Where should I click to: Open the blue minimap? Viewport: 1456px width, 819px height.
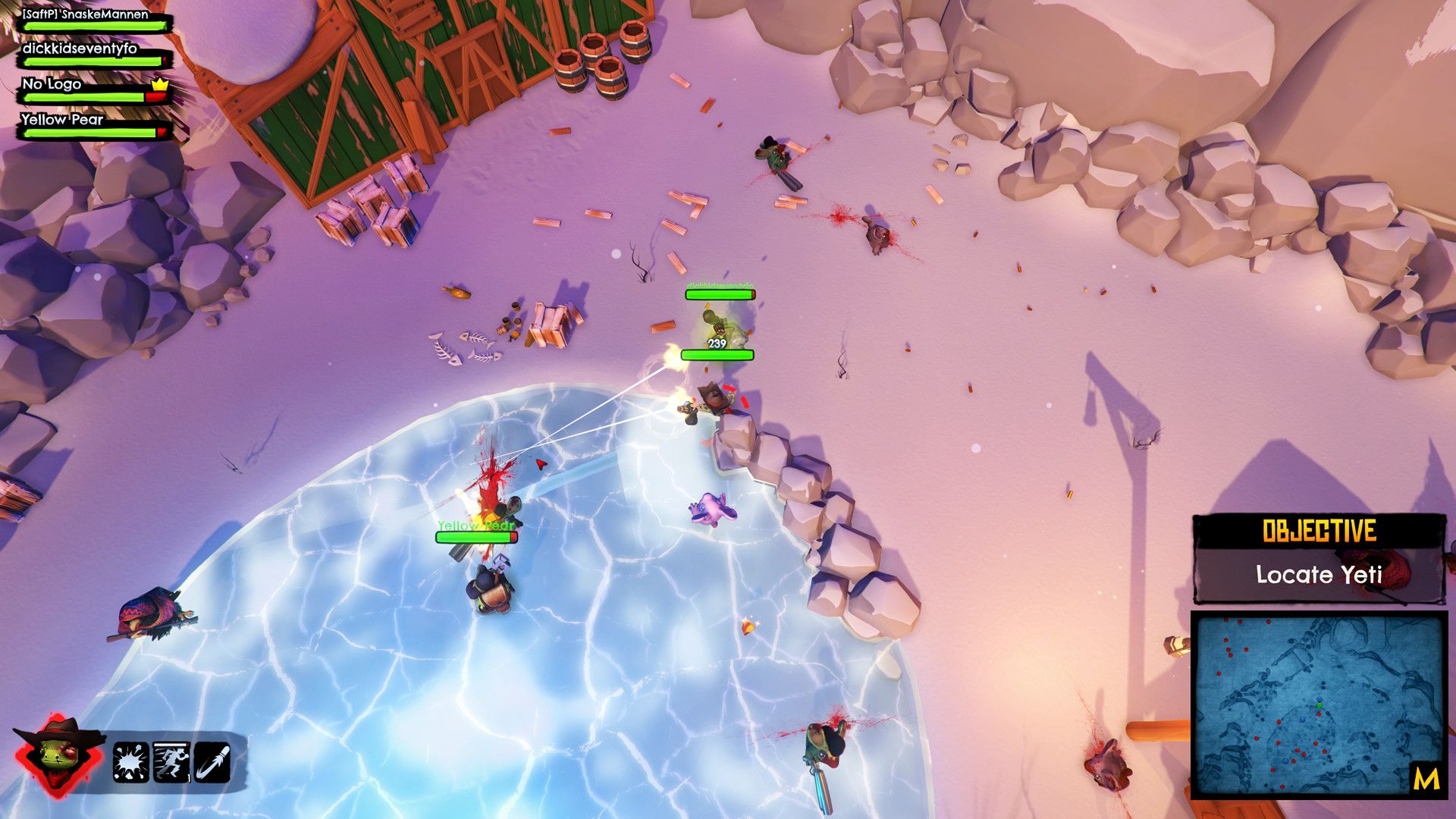coord(1318,705)
